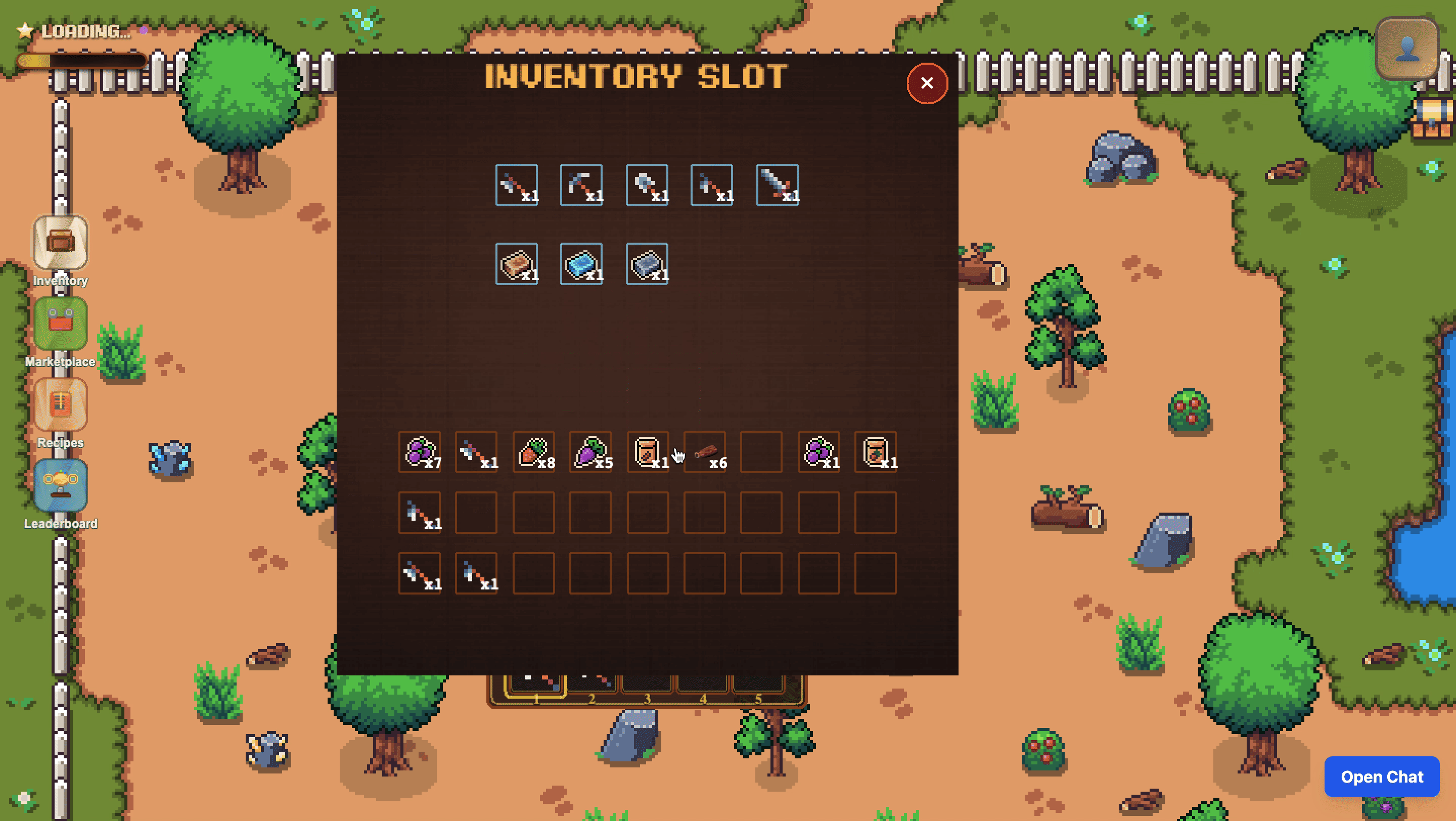
Task: Close the Inventory Slot dialog
Action: point(927,83)
